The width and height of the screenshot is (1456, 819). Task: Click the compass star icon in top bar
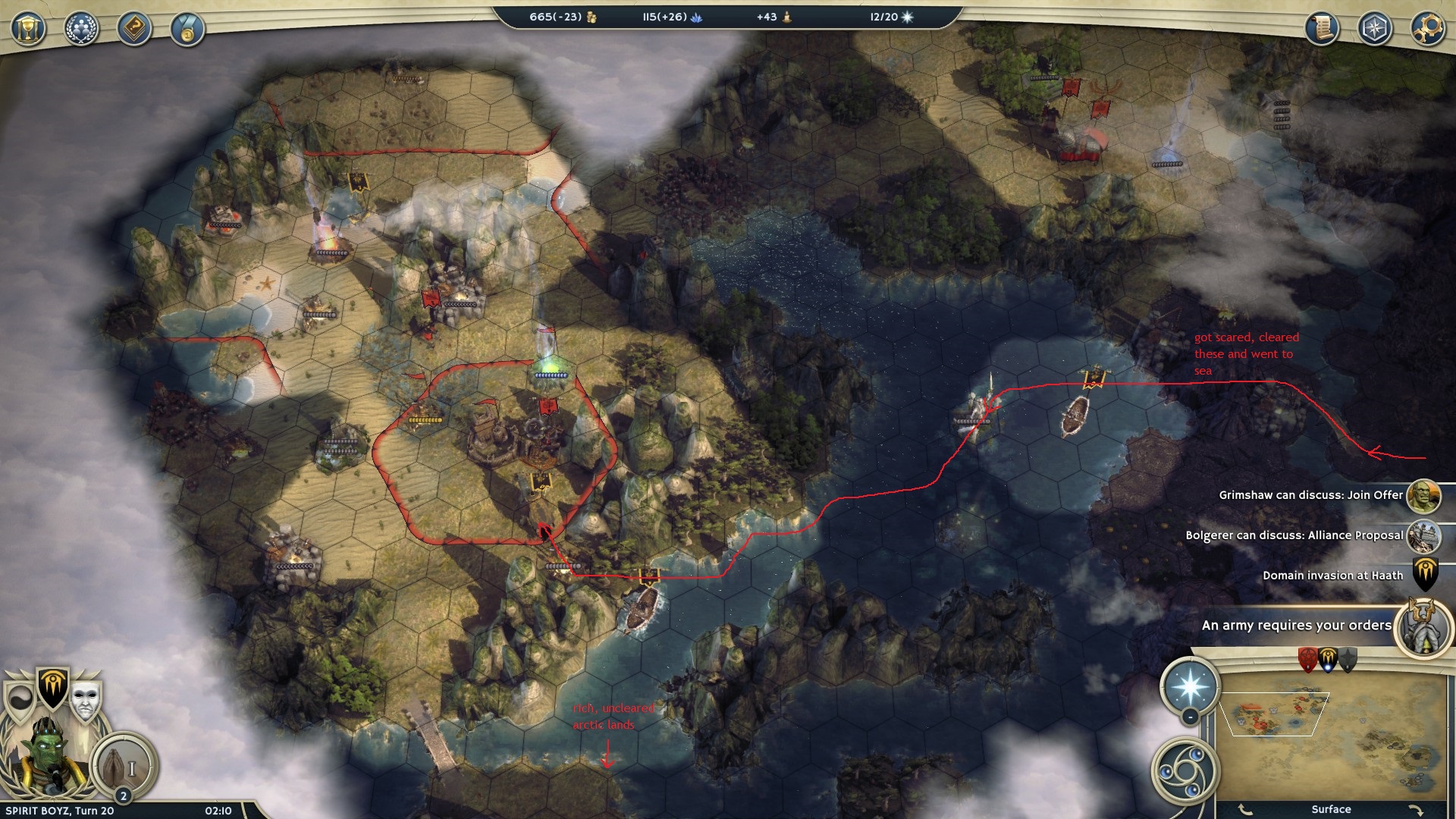pyautogui.click(x=1374, y=30)
